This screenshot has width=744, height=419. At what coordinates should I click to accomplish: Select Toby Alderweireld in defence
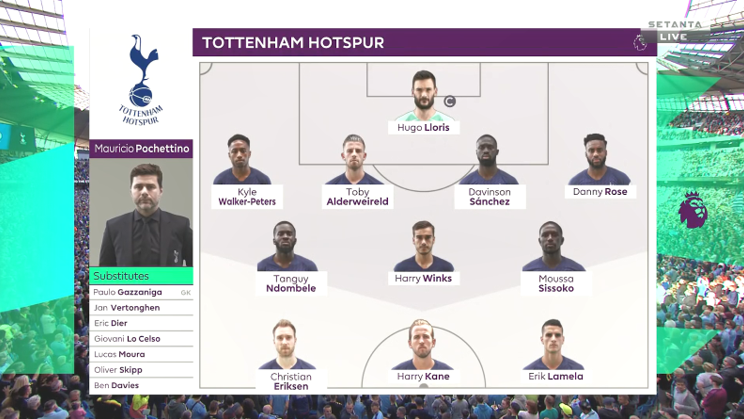pos(357,172)
